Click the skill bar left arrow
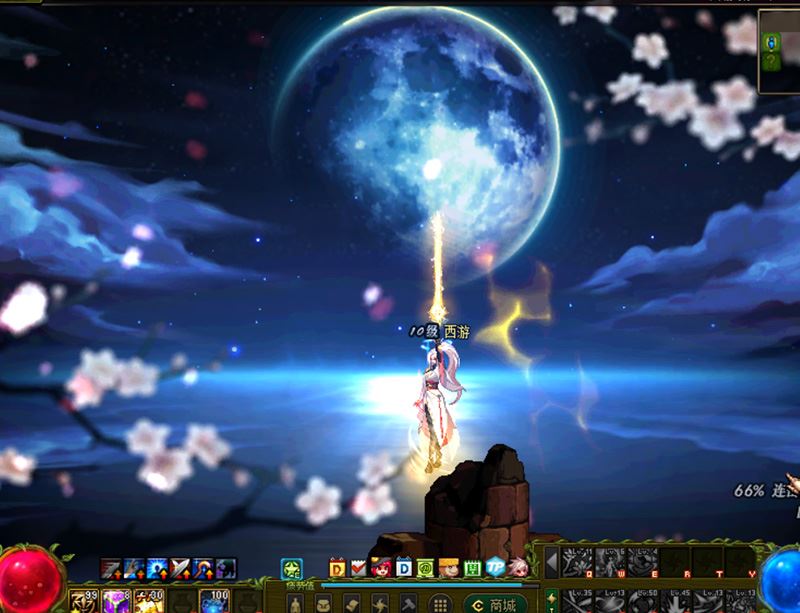 tap(550, 563)
